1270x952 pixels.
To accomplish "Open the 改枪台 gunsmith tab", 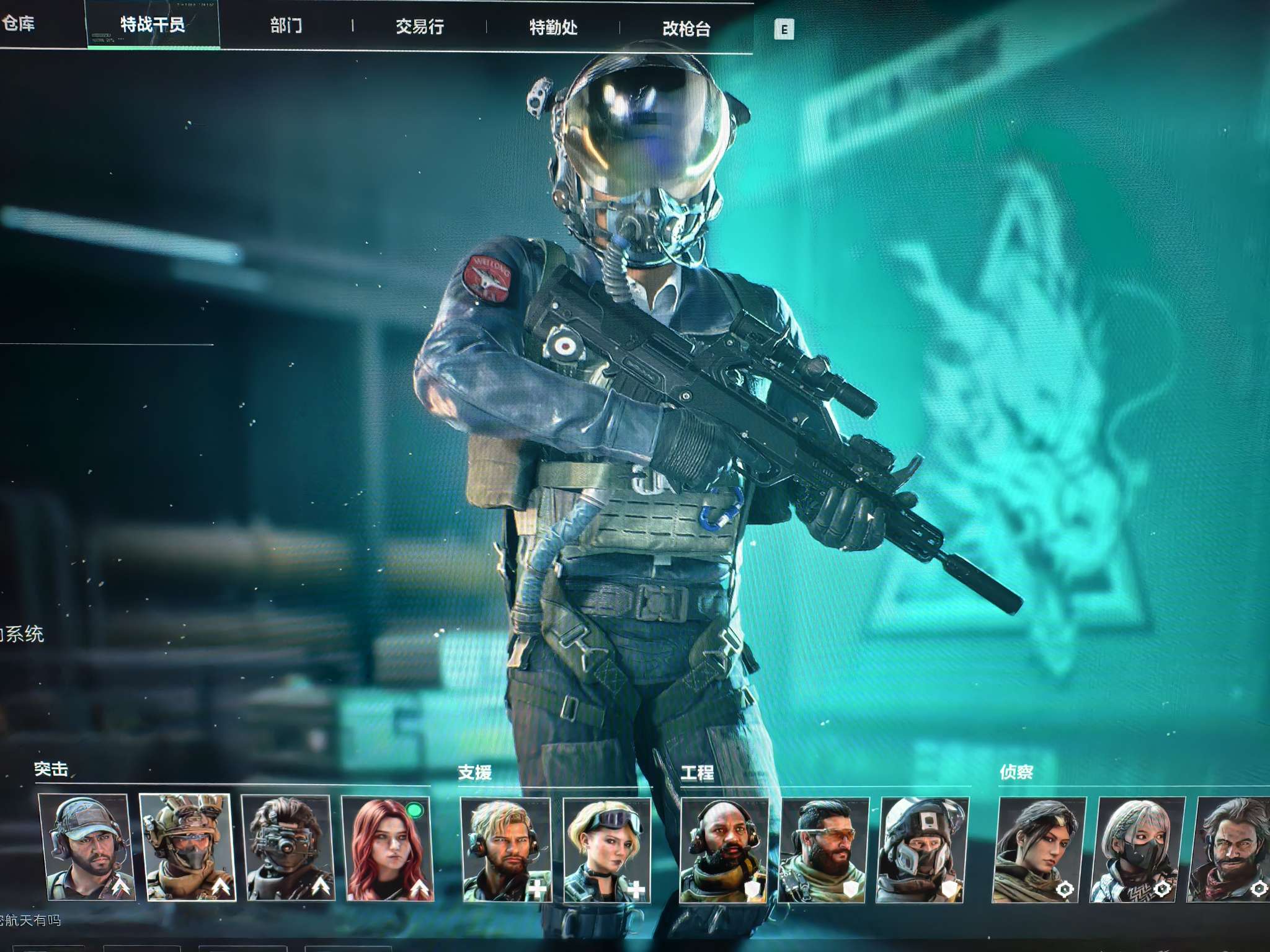I will 686,29.
